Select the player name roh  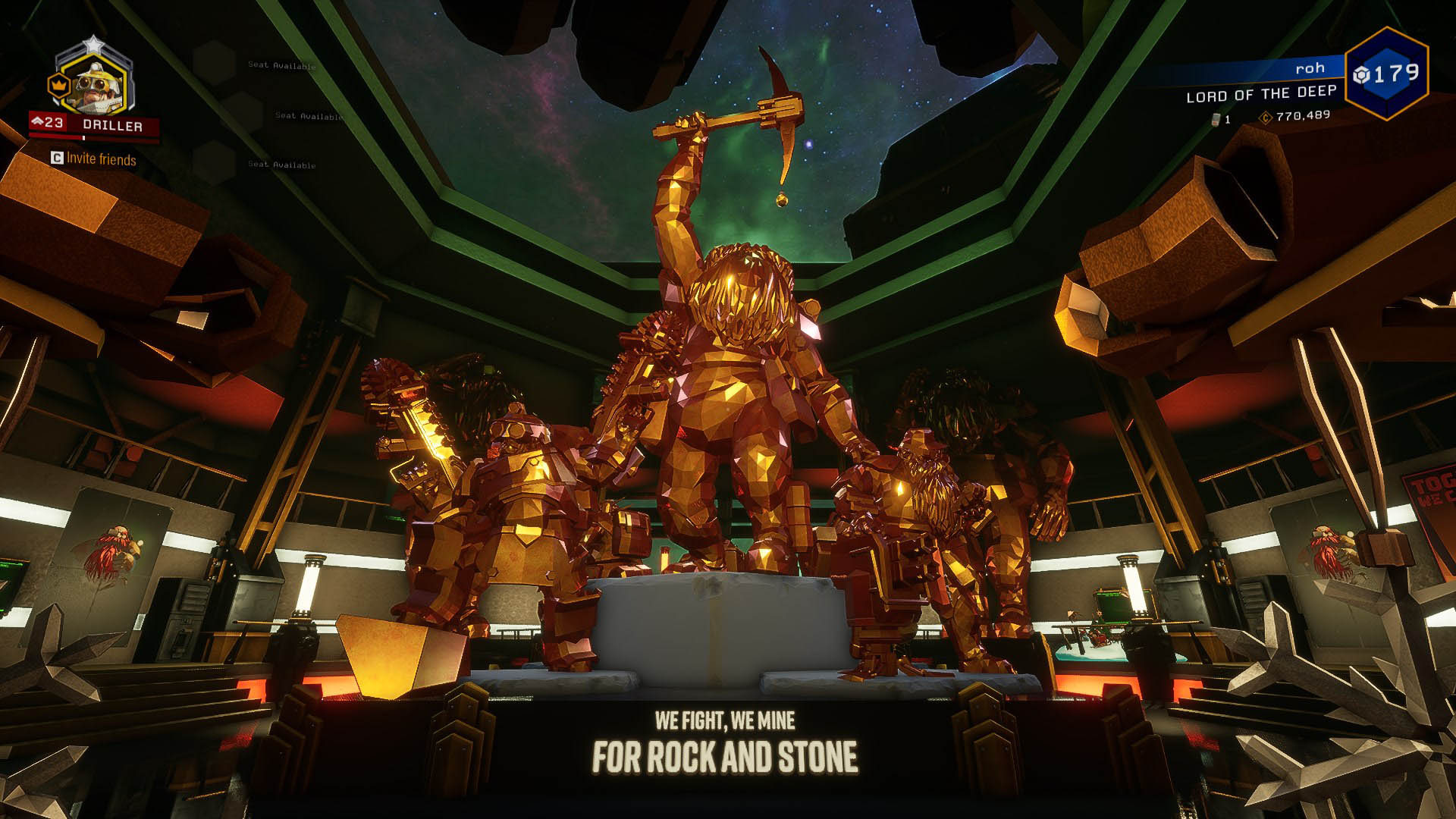(1311, 67)
